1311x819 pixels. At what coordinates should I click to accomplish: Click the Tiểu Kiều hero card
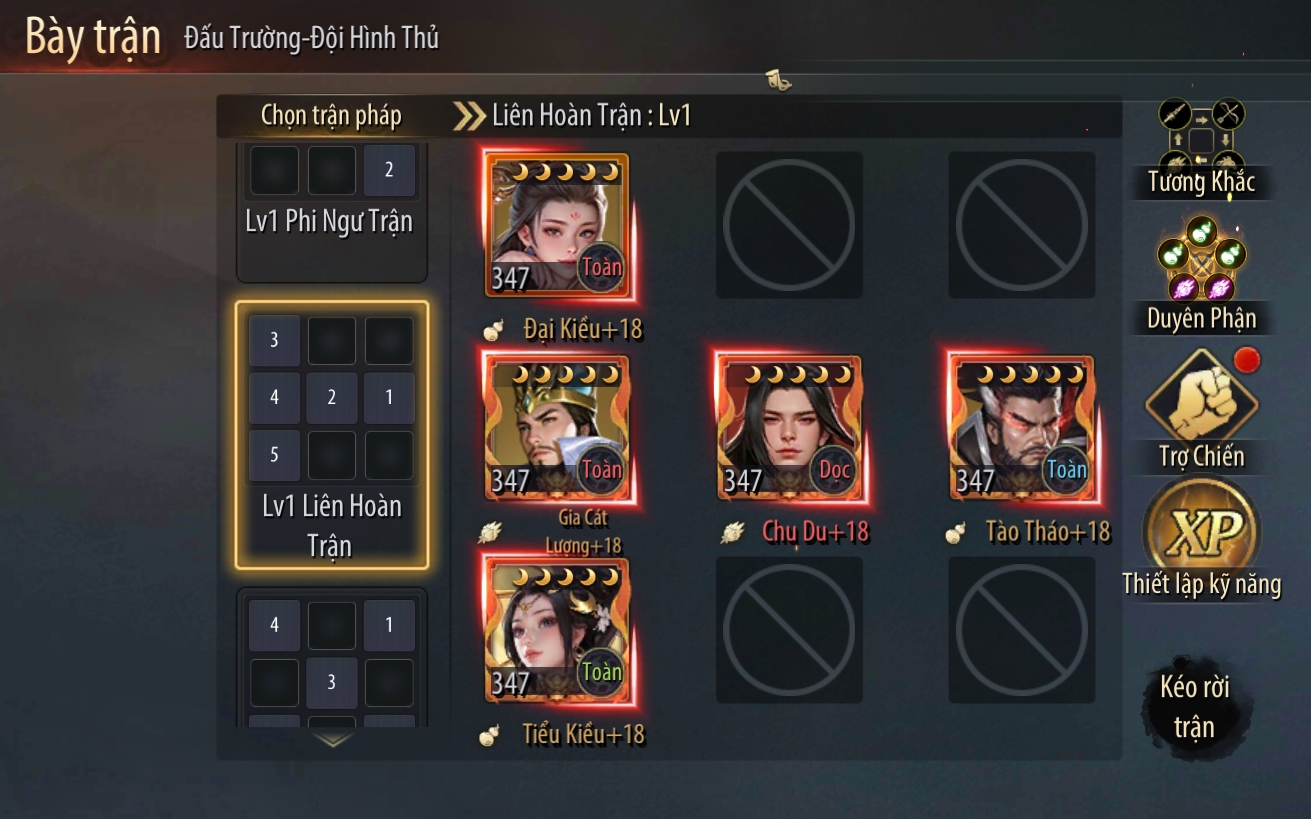point(557,630)
